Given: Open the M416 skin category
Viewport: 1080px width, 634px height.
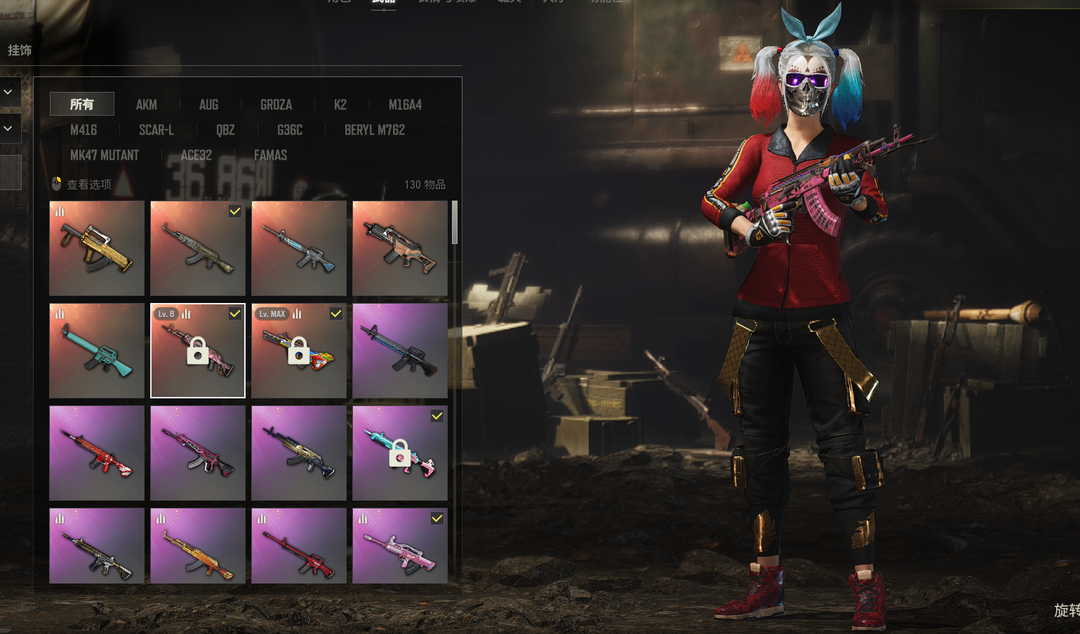Looking at the screenshot, I should point(84,130).
